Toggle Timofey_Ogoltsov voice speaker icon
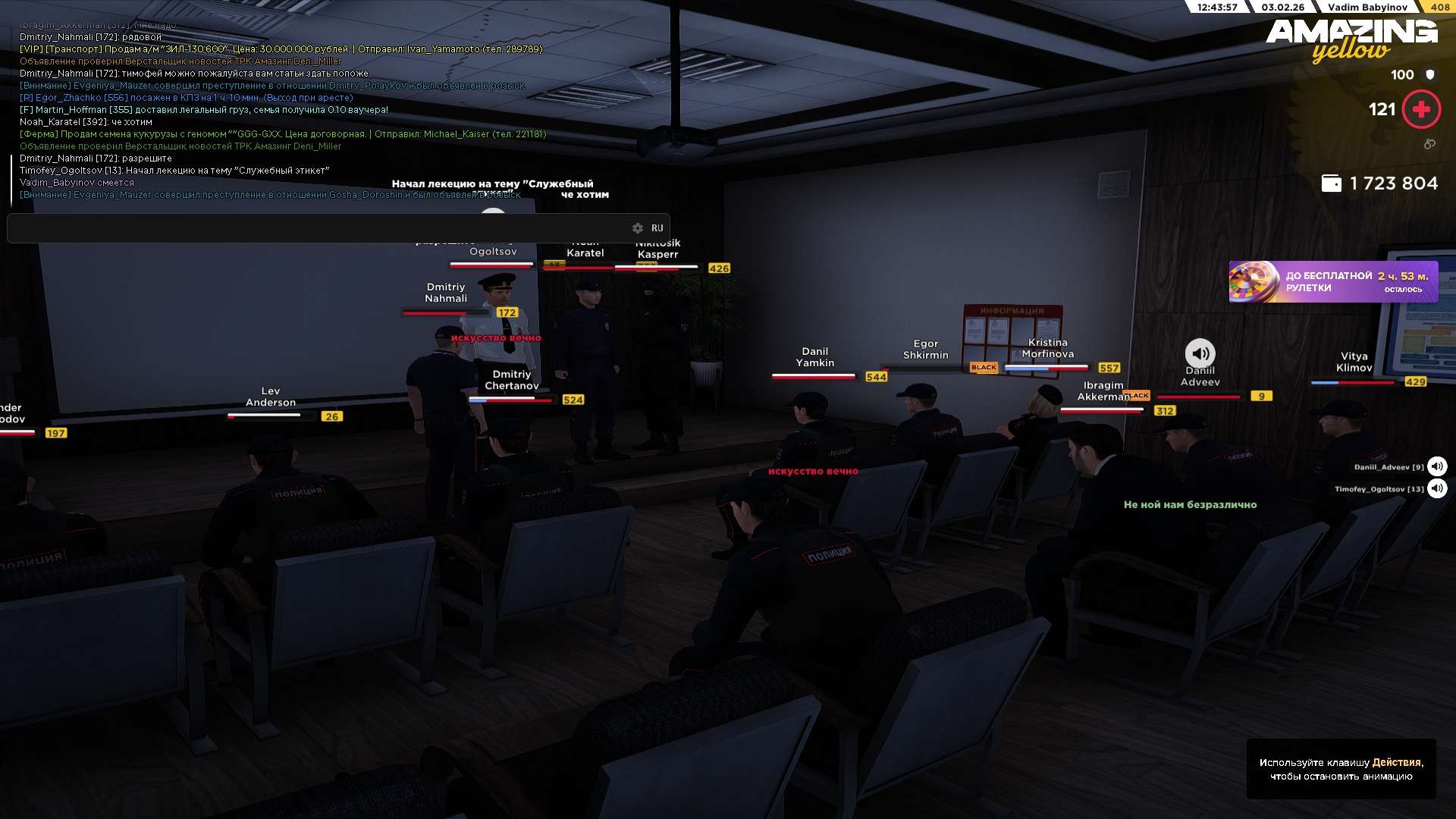Image resolution: width=1456 pixels, height=819 pixels. click(1437, 488)
